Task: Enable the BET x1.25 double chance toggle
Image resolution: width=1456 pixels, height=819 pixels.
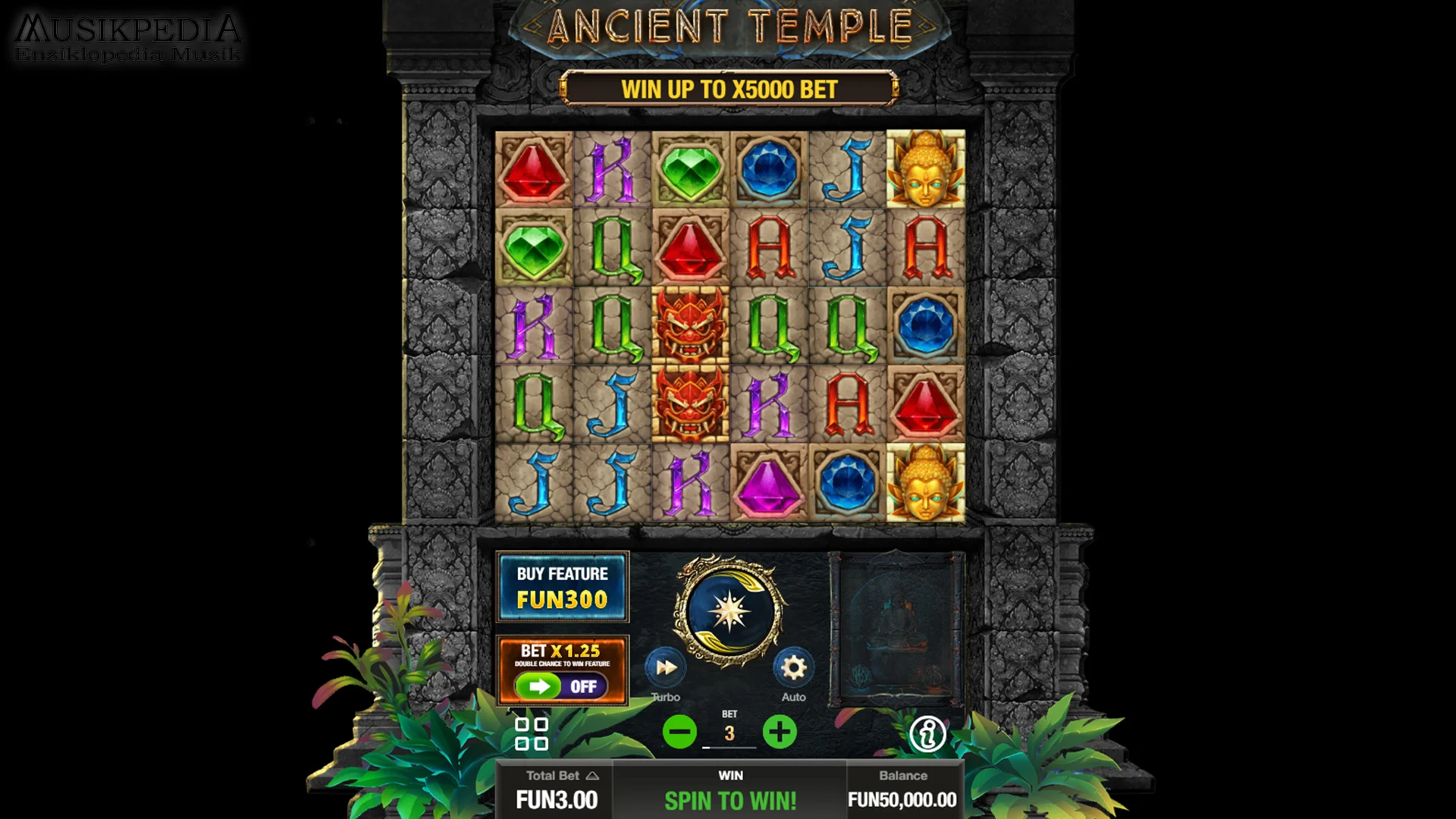Action: point(561,686)
